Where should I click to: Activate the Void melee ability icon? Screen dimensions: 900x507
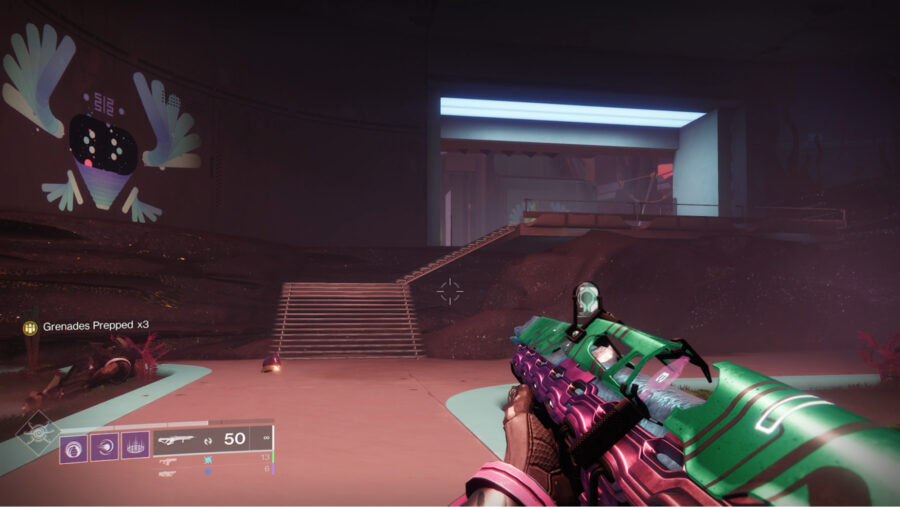pos(105,446)
